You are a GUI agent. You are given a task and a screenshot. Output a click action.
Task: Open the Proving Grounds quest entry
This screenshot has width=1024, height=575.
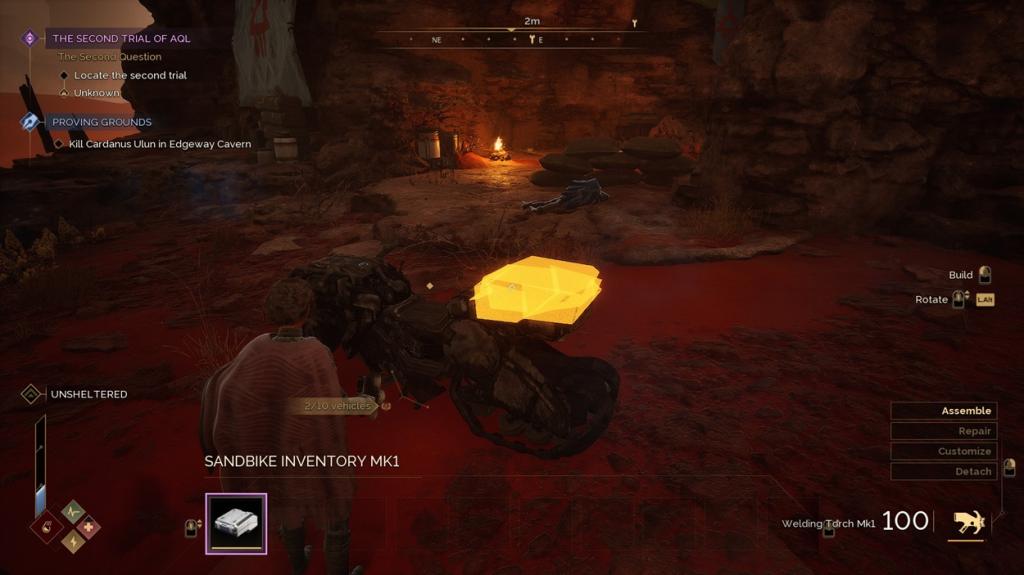coord(102,122)
